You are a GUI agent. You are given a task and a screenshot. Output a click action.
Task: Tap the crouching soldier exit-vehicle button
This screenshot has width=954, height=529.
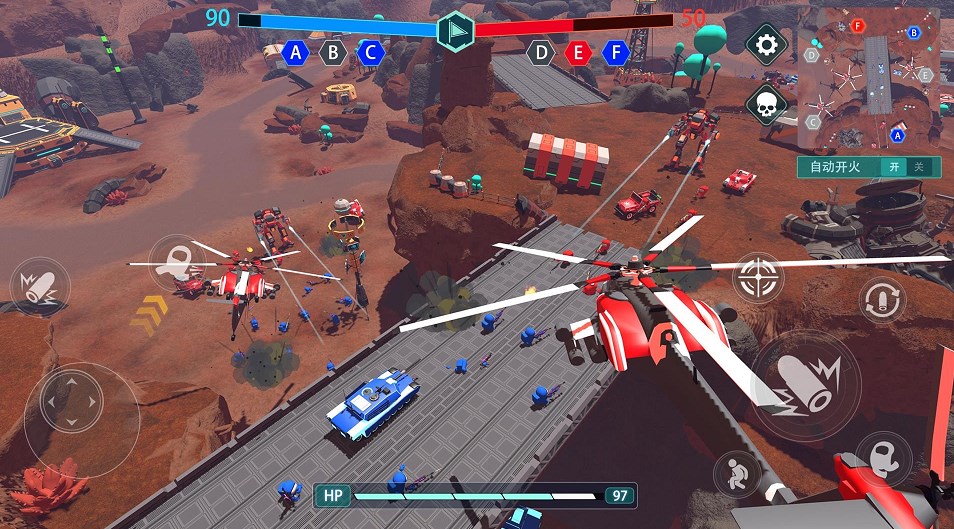pos(737,474)
